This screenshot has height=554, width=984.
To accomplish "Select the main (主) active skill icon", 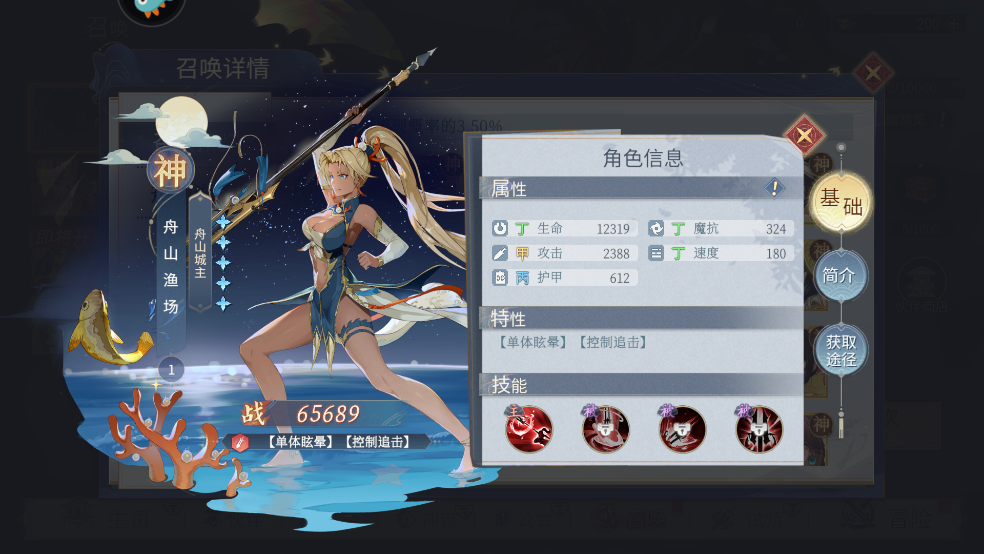I will tap(529, 430).
